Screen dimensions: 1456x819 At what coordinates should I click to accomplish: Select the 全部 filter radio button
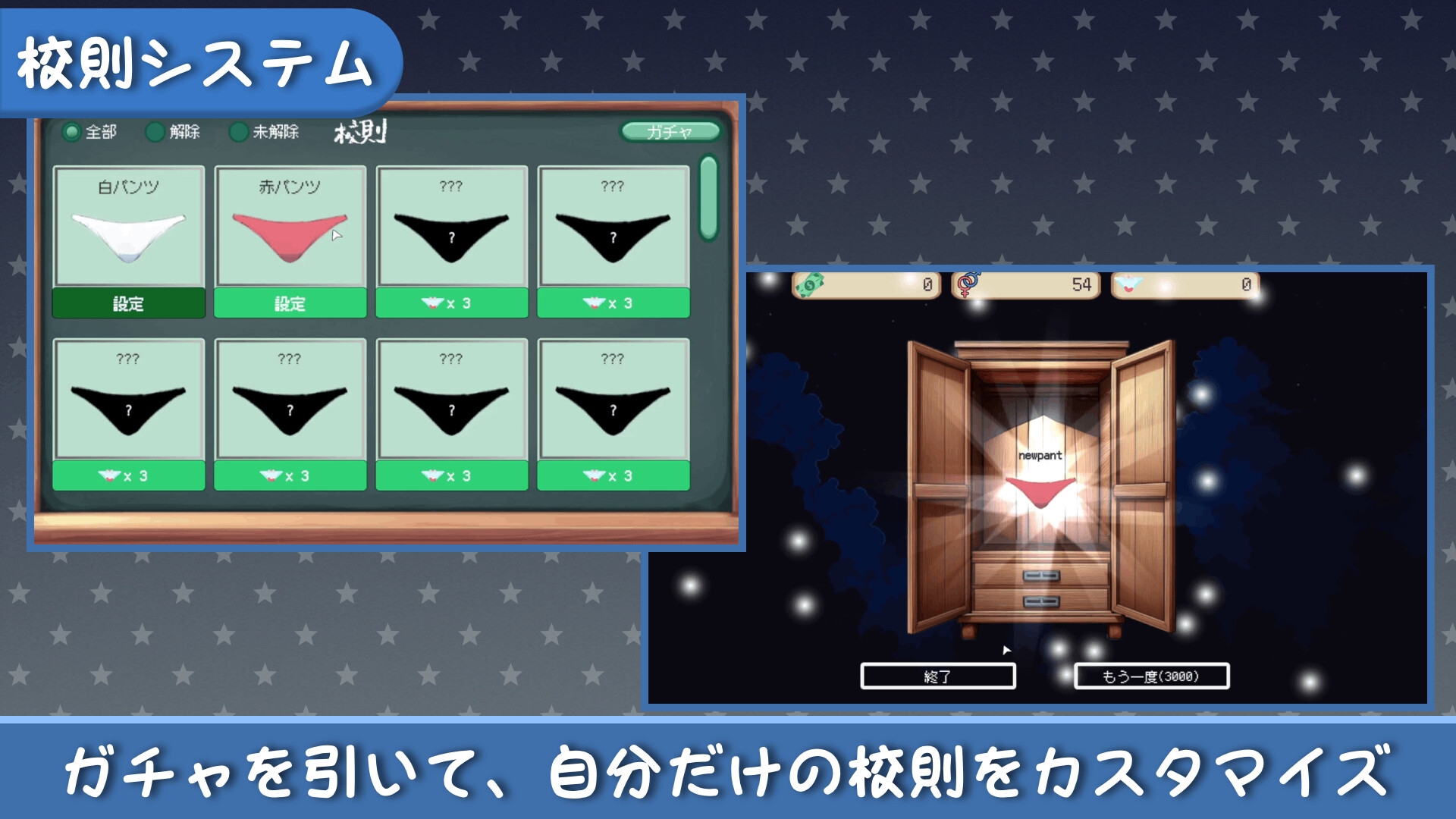(x=71, y=131)
